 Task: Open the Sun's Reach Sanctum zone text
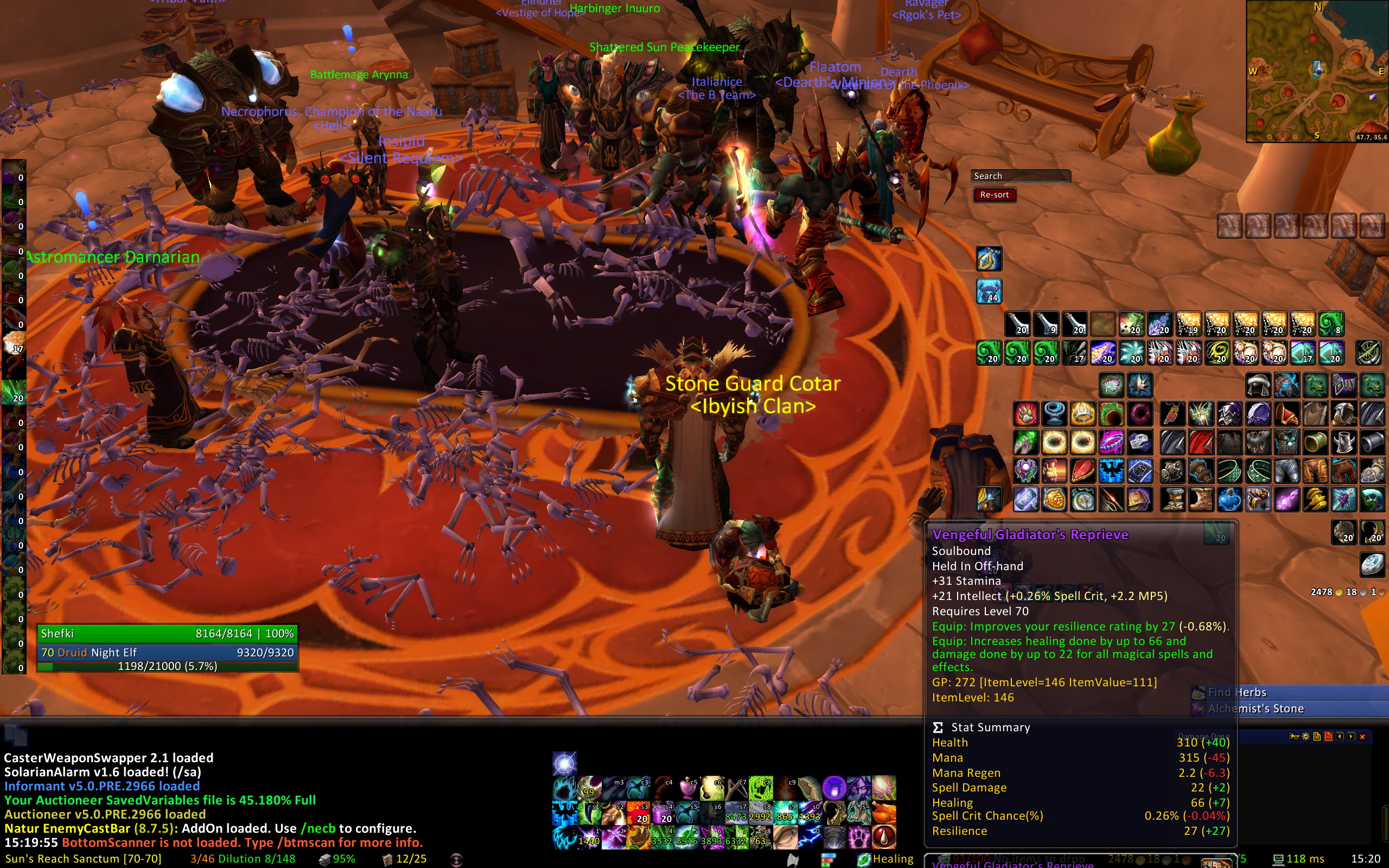[83, 859]
